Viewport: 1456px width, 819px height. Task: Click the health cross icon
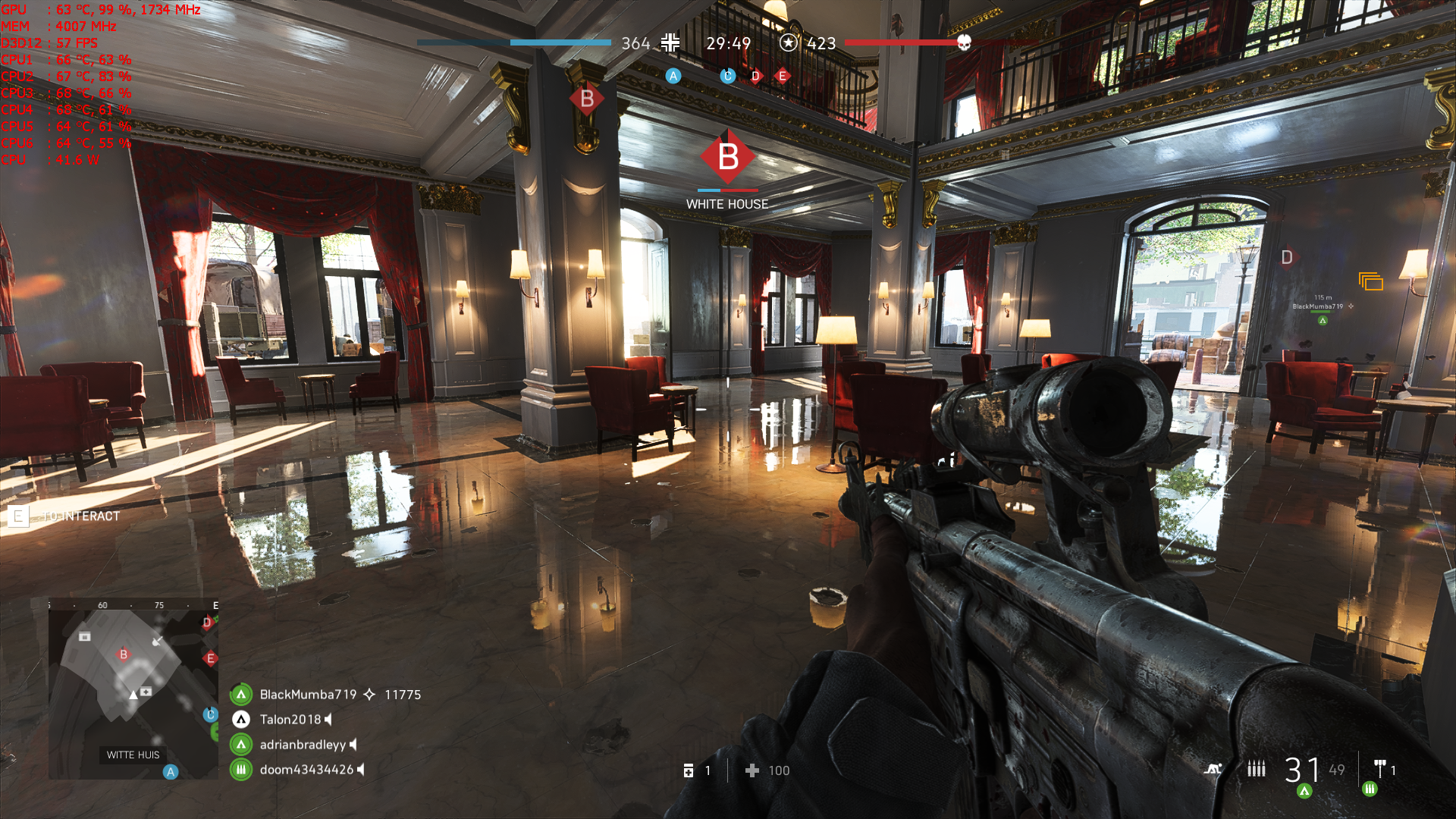click(752, 770)
